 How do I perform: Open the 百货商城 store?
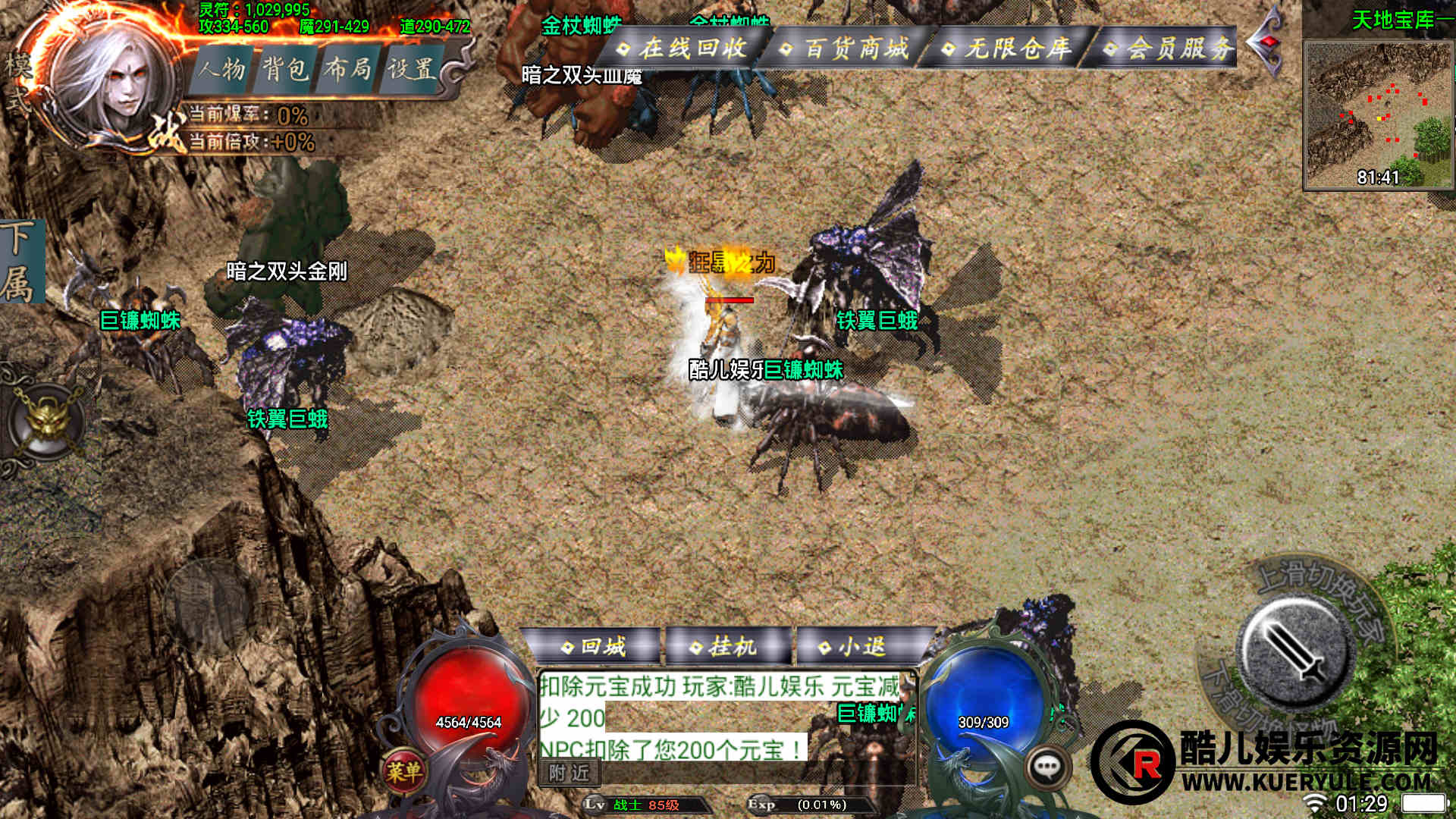[x=846, y=49]
